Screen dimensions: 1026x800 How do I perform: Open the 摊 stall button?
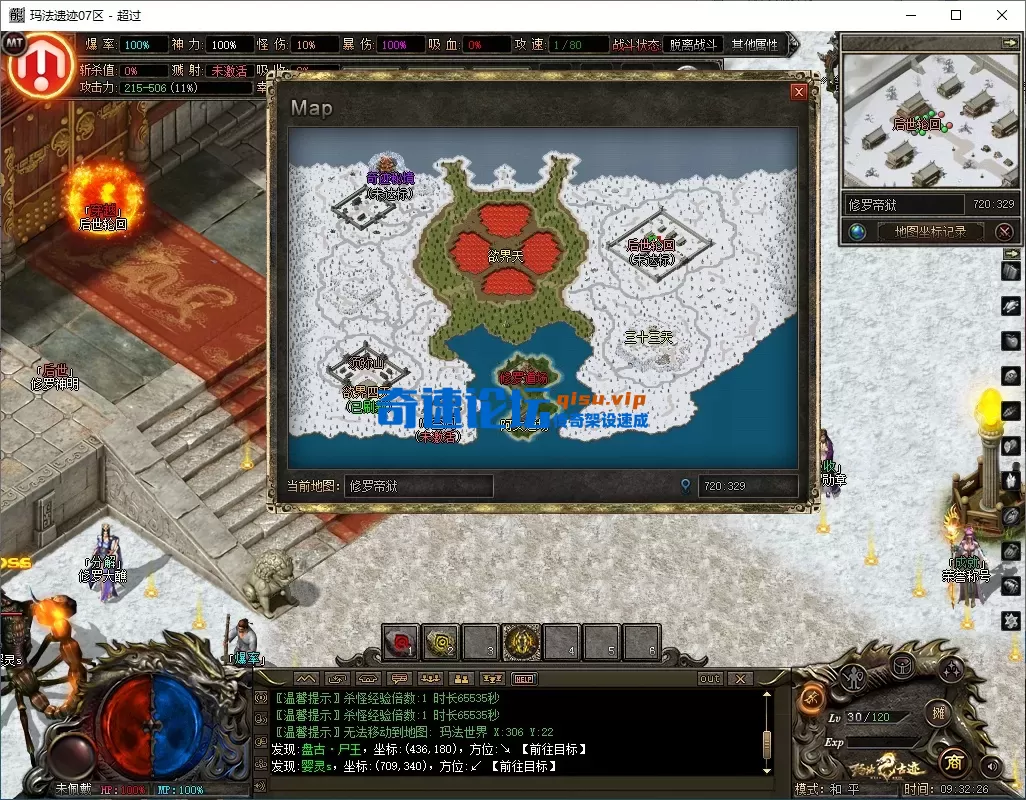tap(938, 713)
